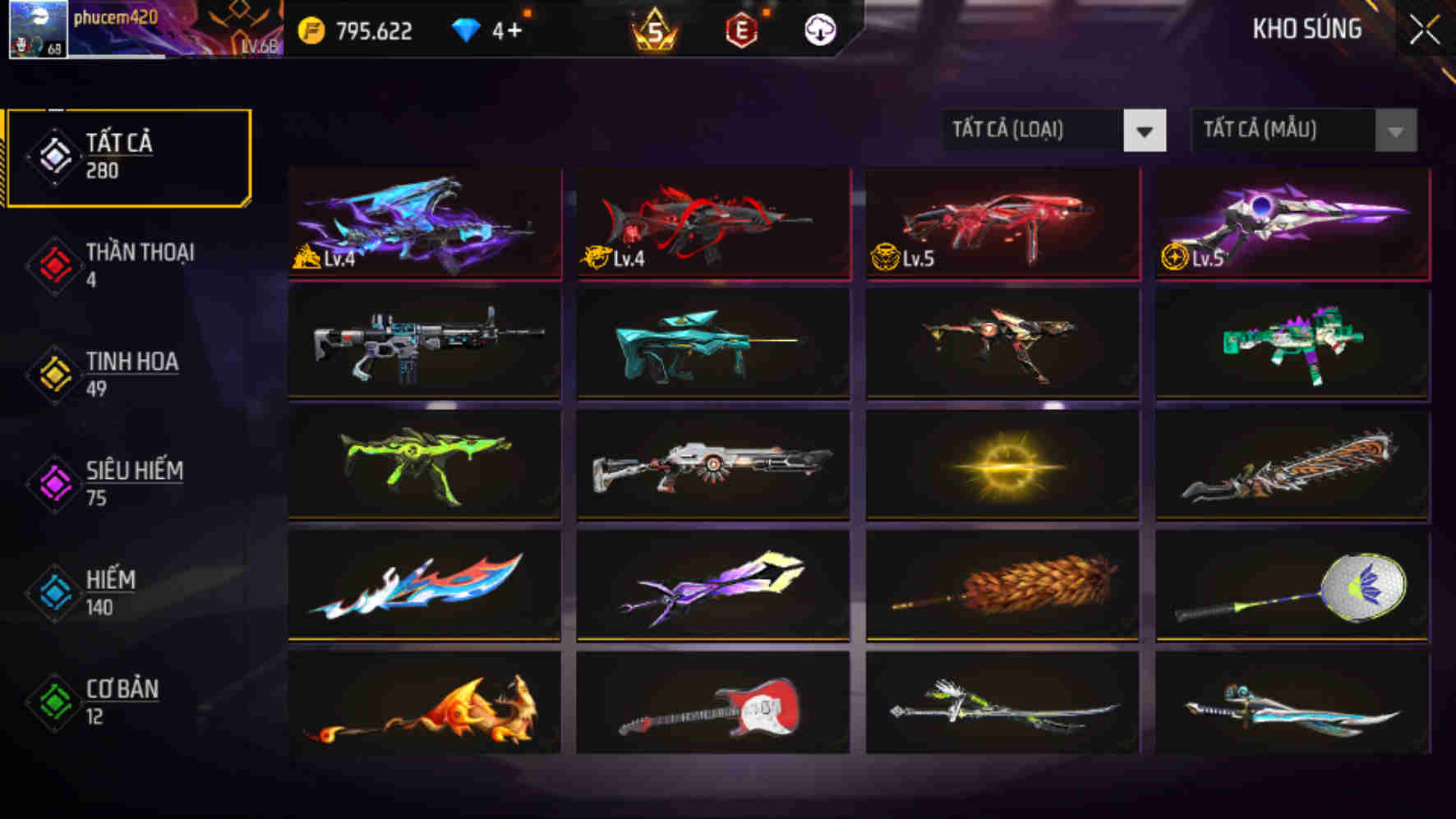Open the TẤT CẢ (MẪU) skin filter dropdown
Screen dimensions: 1456x819
click(x=1282, y=130)
